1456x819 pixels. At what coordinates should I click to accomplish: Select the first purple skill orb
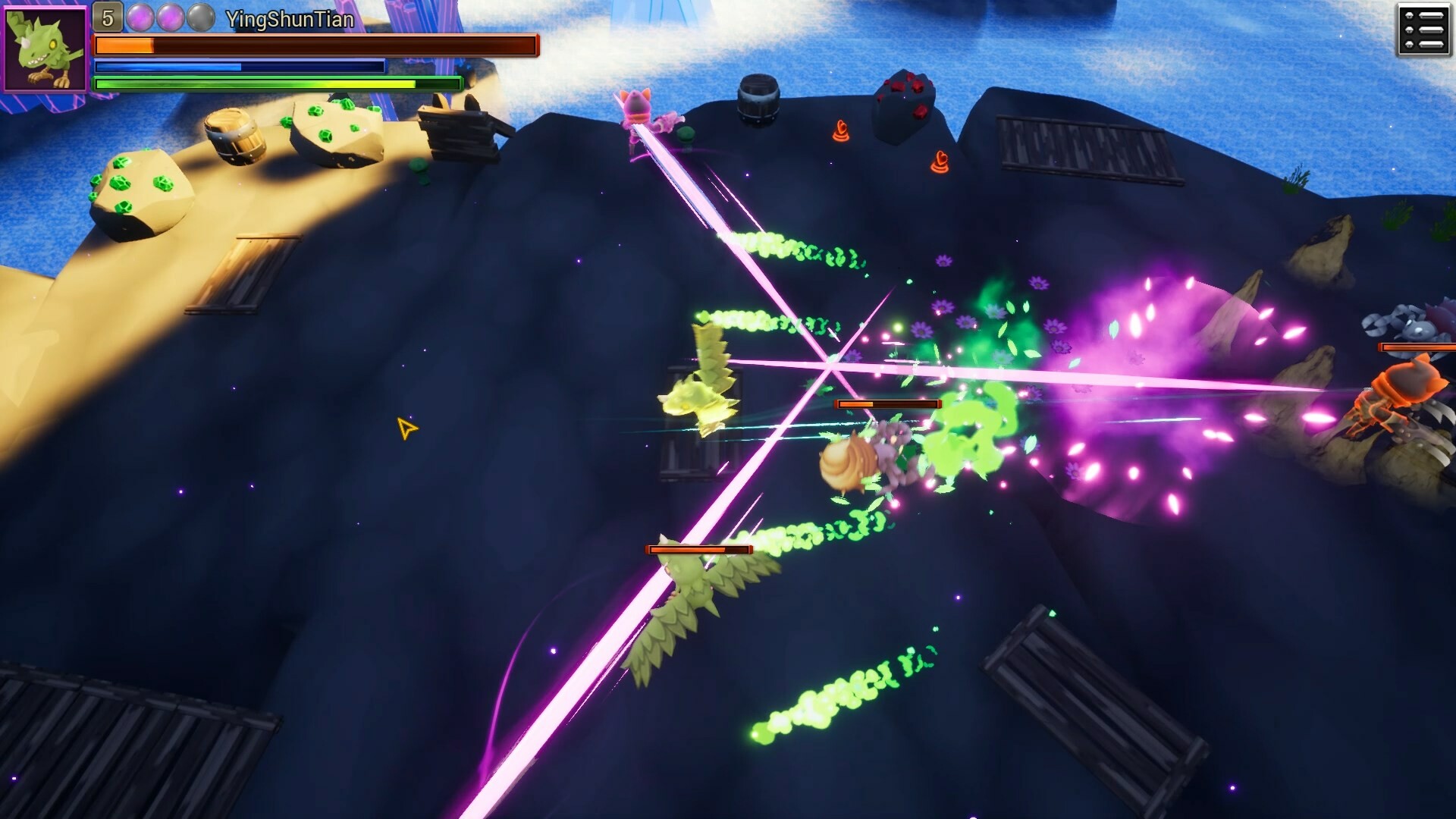tap(140, 17)
